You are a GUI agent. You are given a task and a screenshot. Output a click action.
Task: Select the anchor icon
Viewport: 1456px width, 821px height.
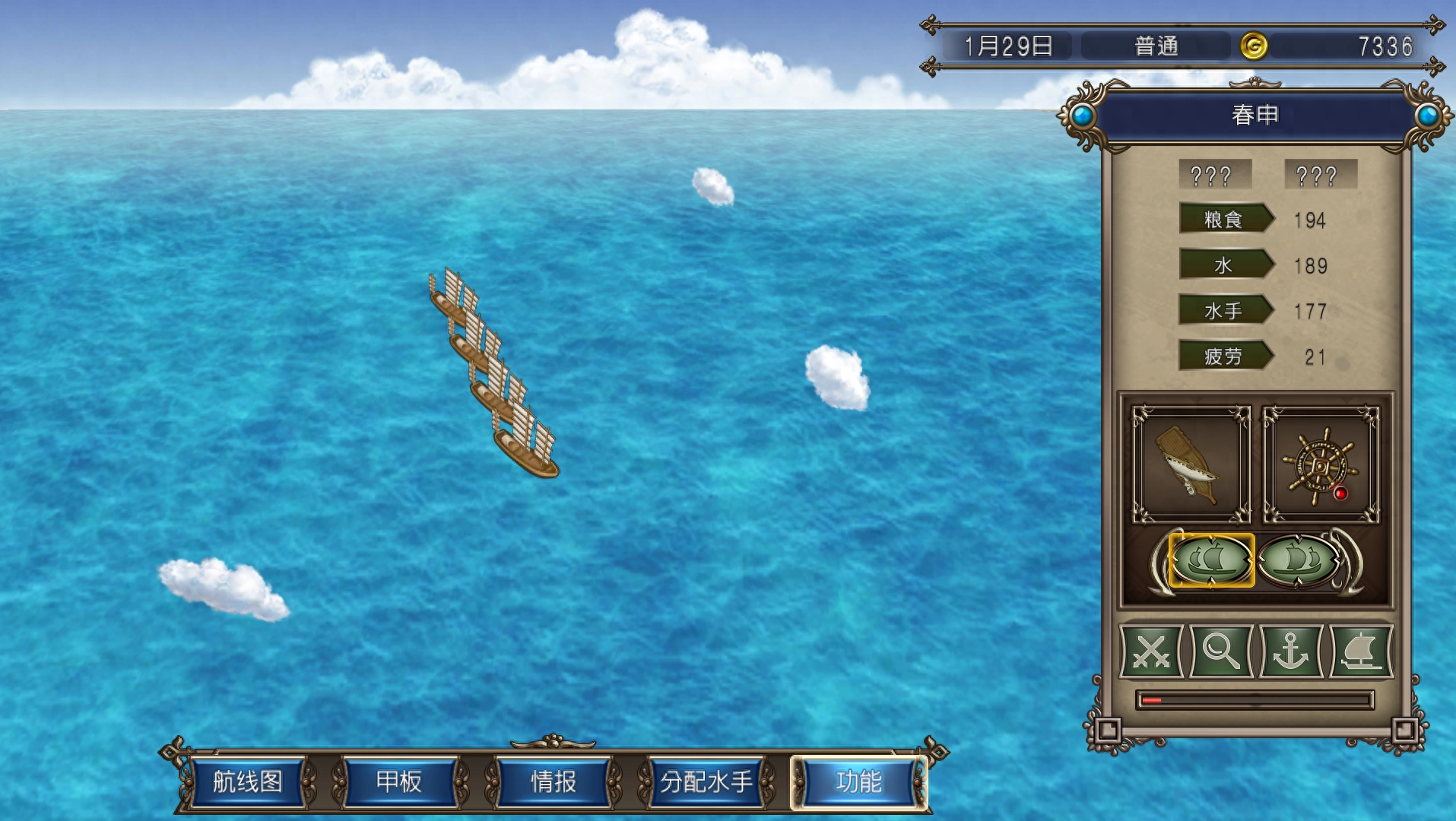[x=1290, y=651]
